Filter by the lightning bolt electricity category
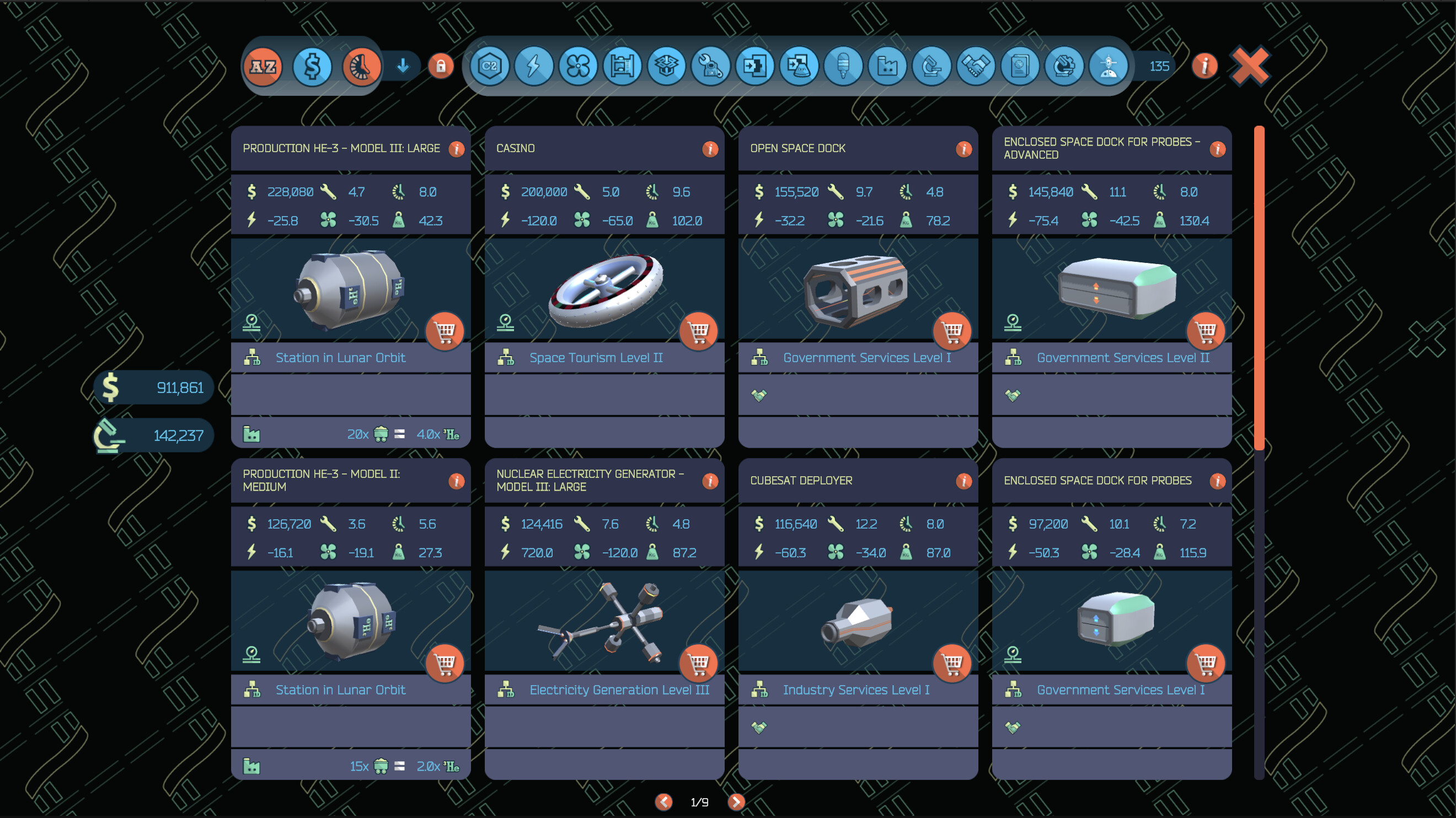This screenshot has height=818, width=1456. point(533,67)
